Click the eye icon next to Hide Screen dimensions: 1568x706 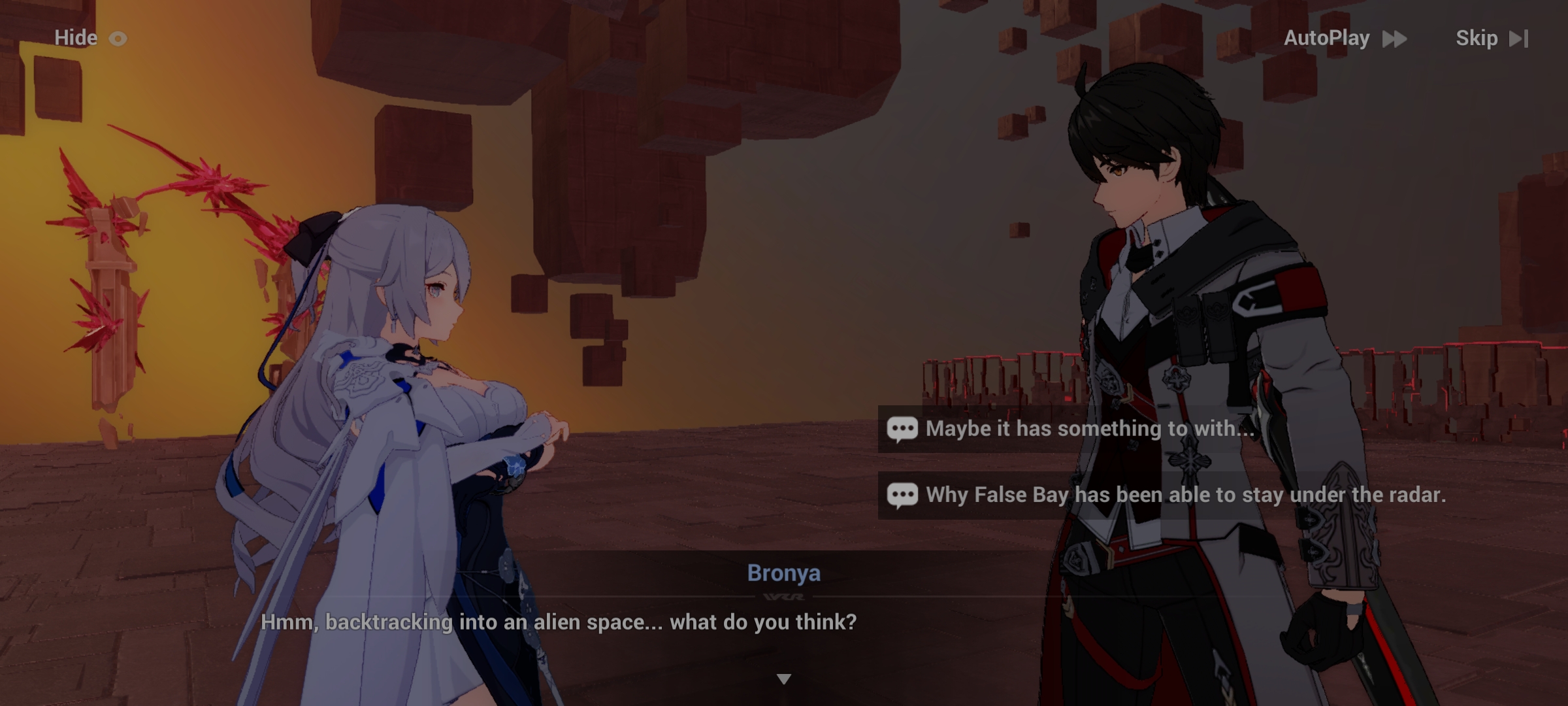click(118, 38)
